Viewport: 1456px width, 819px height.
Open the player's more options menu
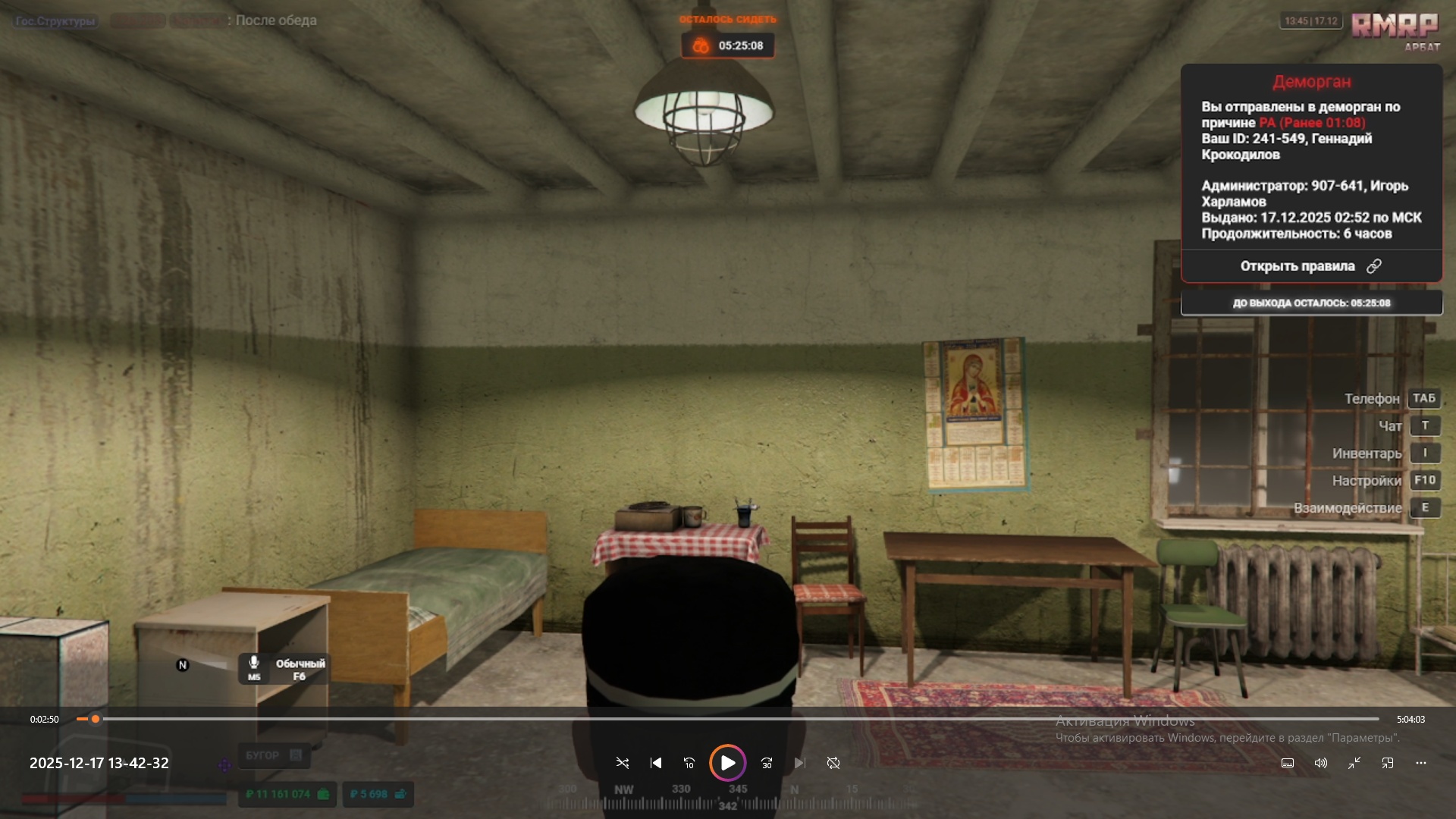pos(1421,763)
